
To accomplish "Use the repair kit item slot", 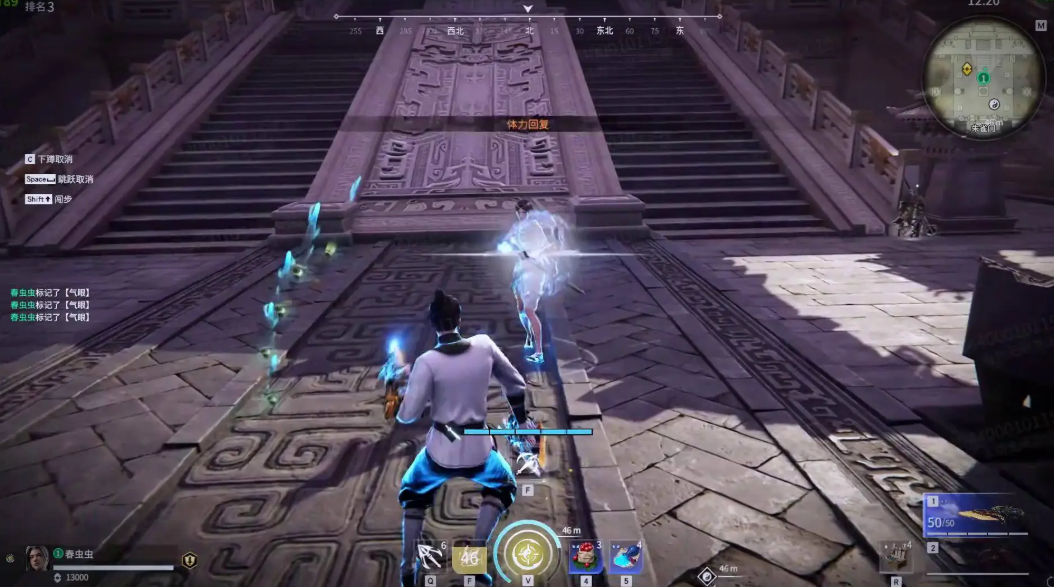I will [x=895, y=556].
